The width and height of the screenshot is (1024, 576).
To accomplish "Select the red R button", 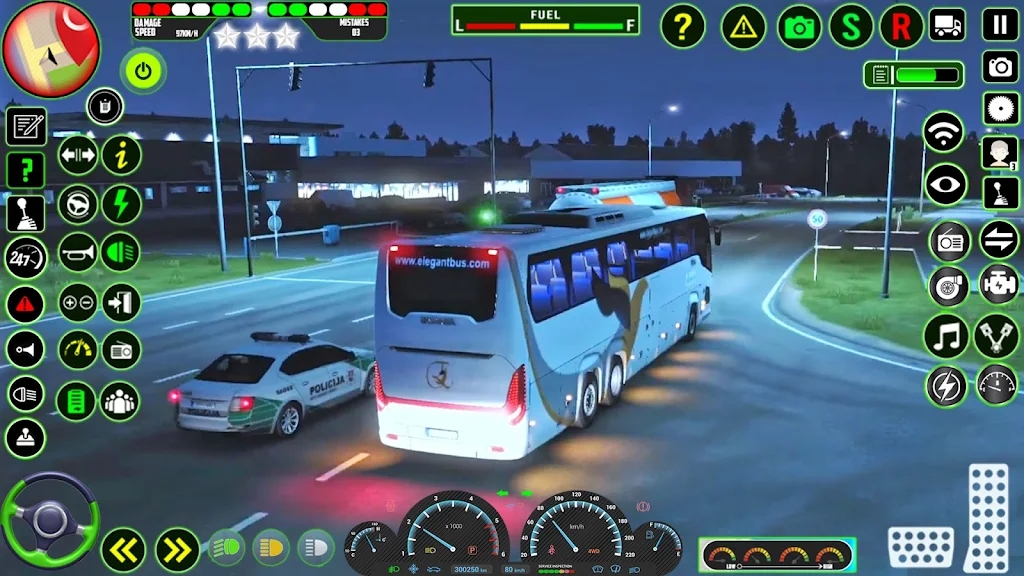I will coord(901,26).
